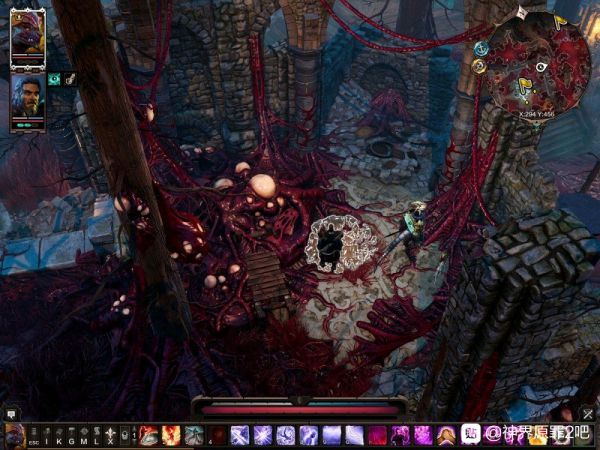The height and width of the screenshot is (450, 600).
Task: Open the inventory via the I button
Action: coord(46,435)
